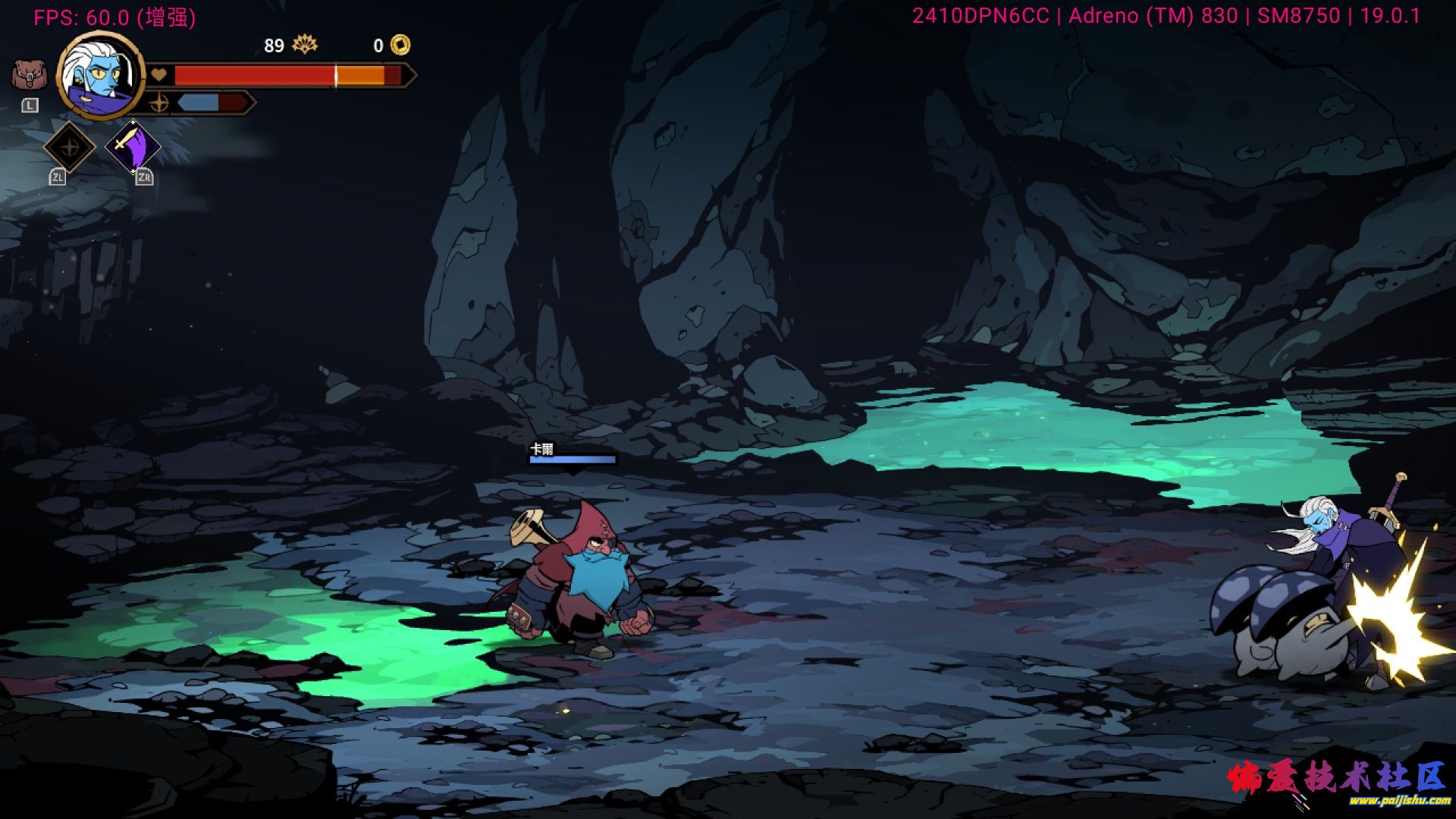Open the leather backpack inventory icon
The height and width of the screenshot is (819, 1456).
click(29, 75)
